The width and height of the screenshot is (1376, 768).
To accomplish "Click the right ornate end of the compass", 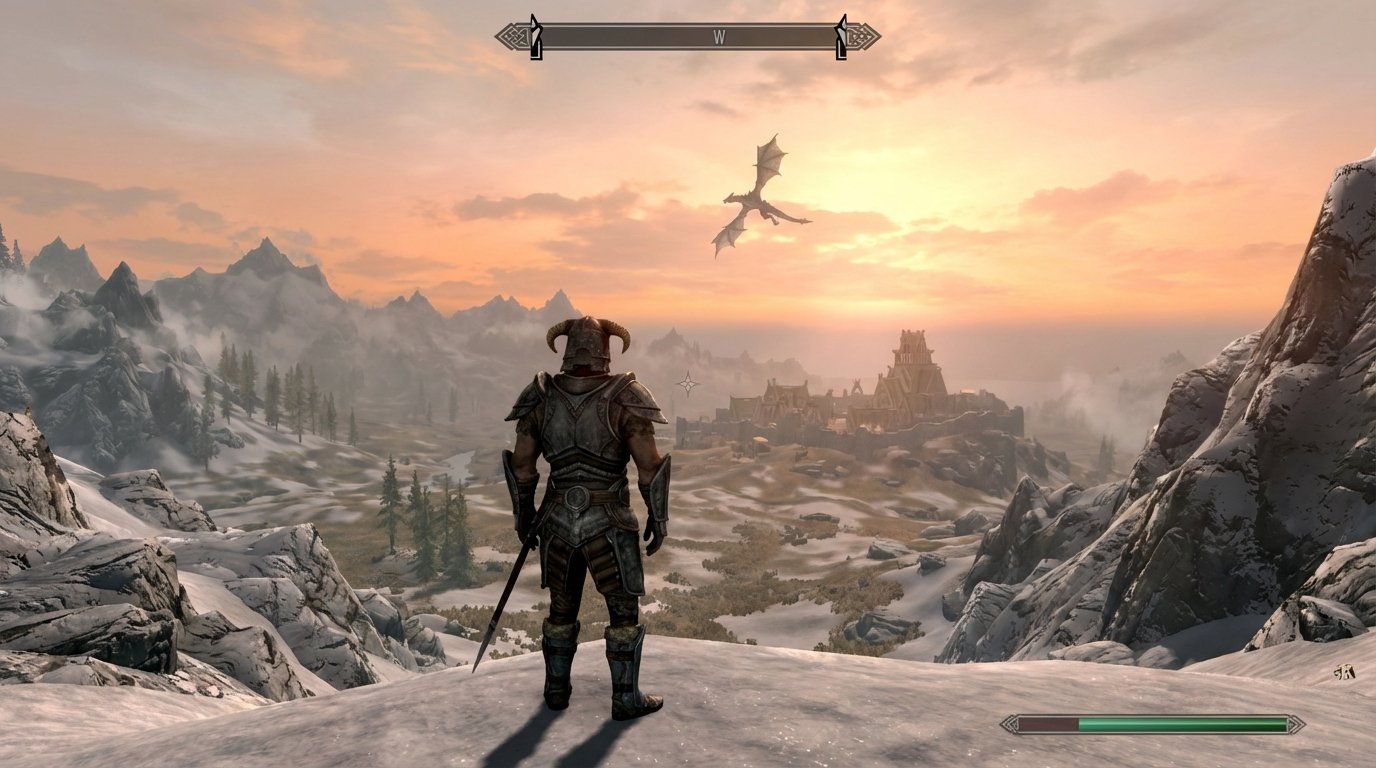I will [862, 35].
